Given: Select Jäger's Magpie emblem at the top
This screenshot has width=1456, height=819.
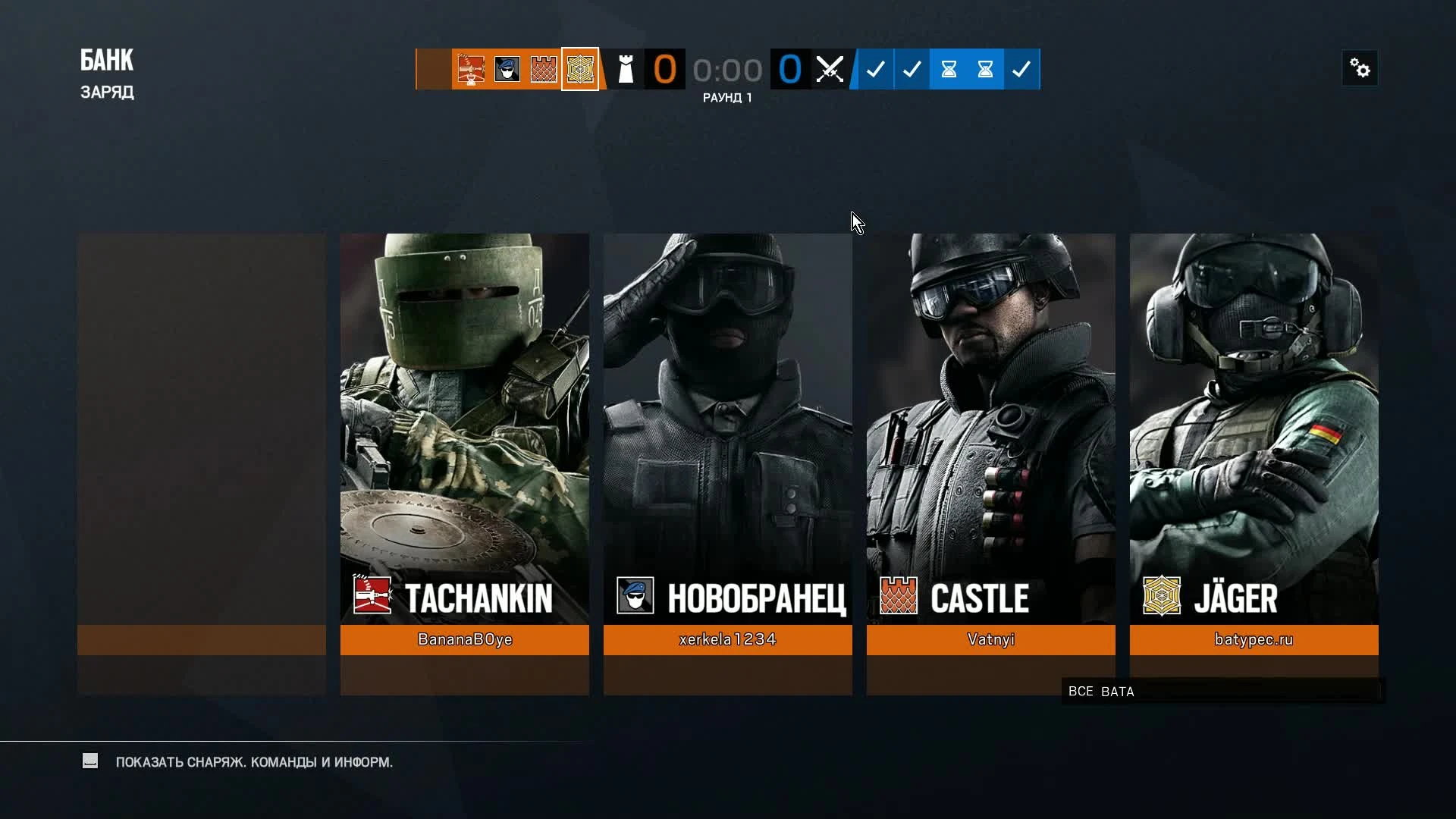Looking at the screenshot, I should (x=579, y=69).
